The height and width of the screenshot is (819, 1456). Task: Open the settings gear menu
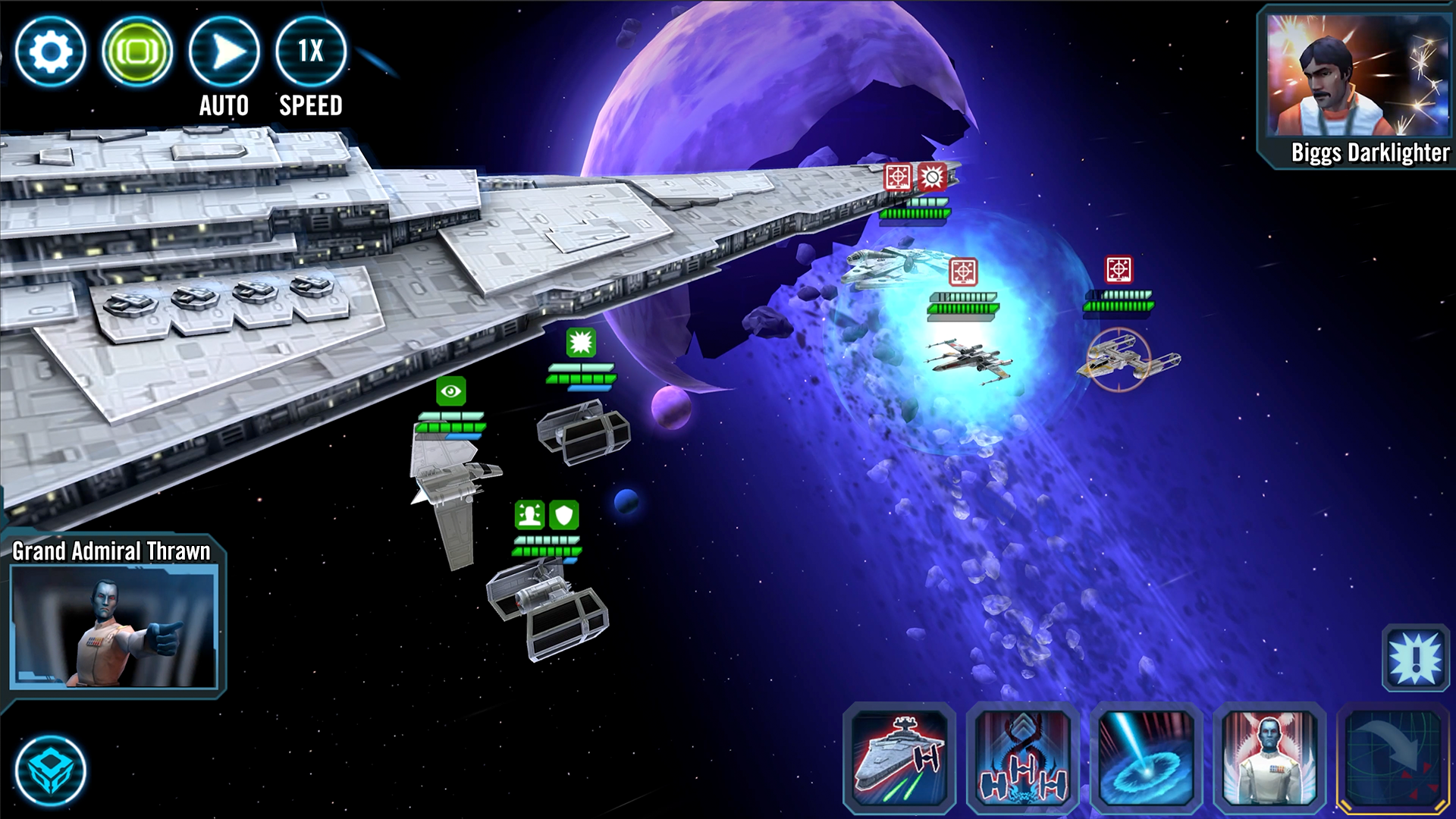pos(50,52)
